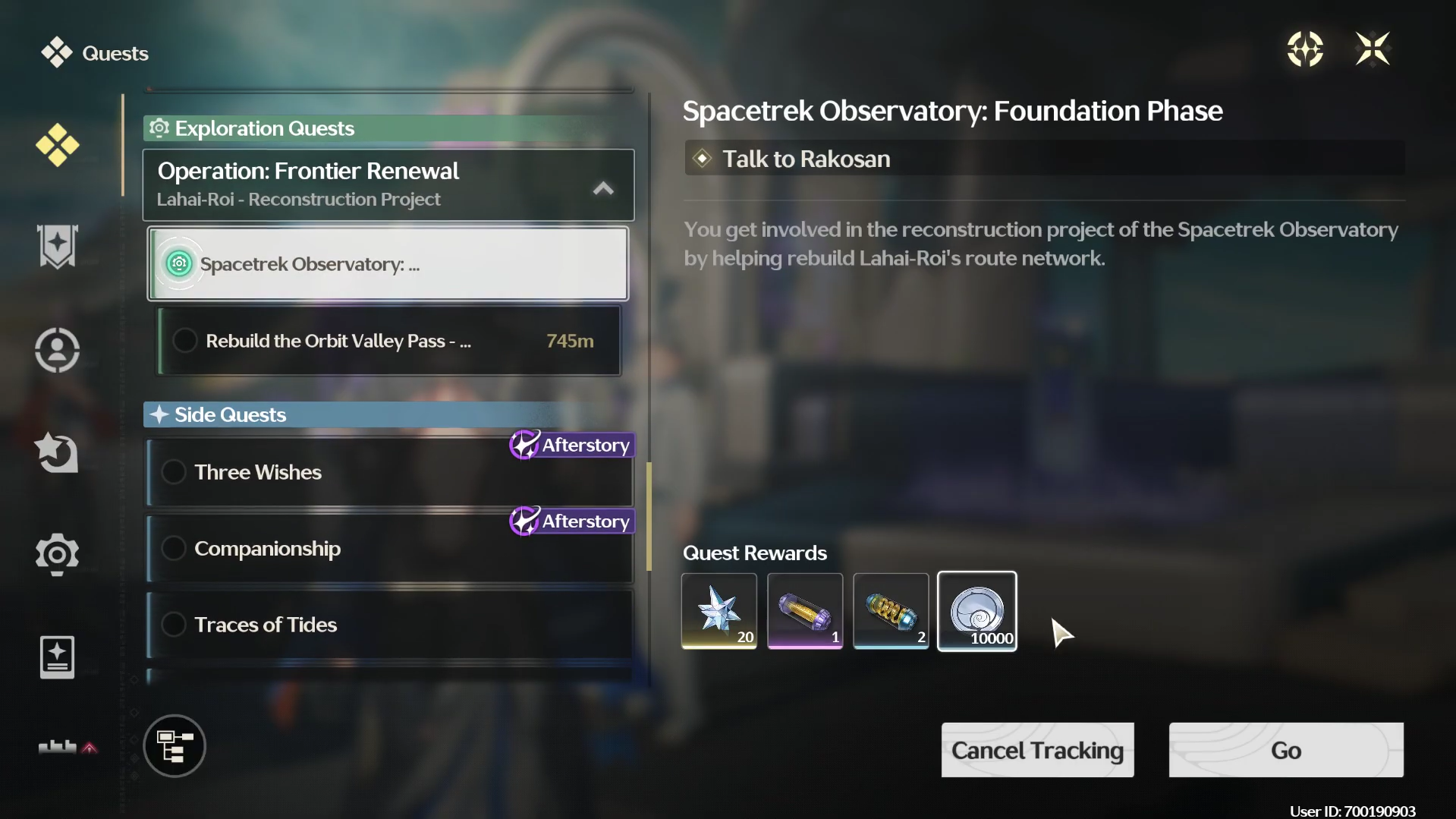The image size is (1456, 819).
Task: Open the quest flowchart round button
Action: (175, 746)
